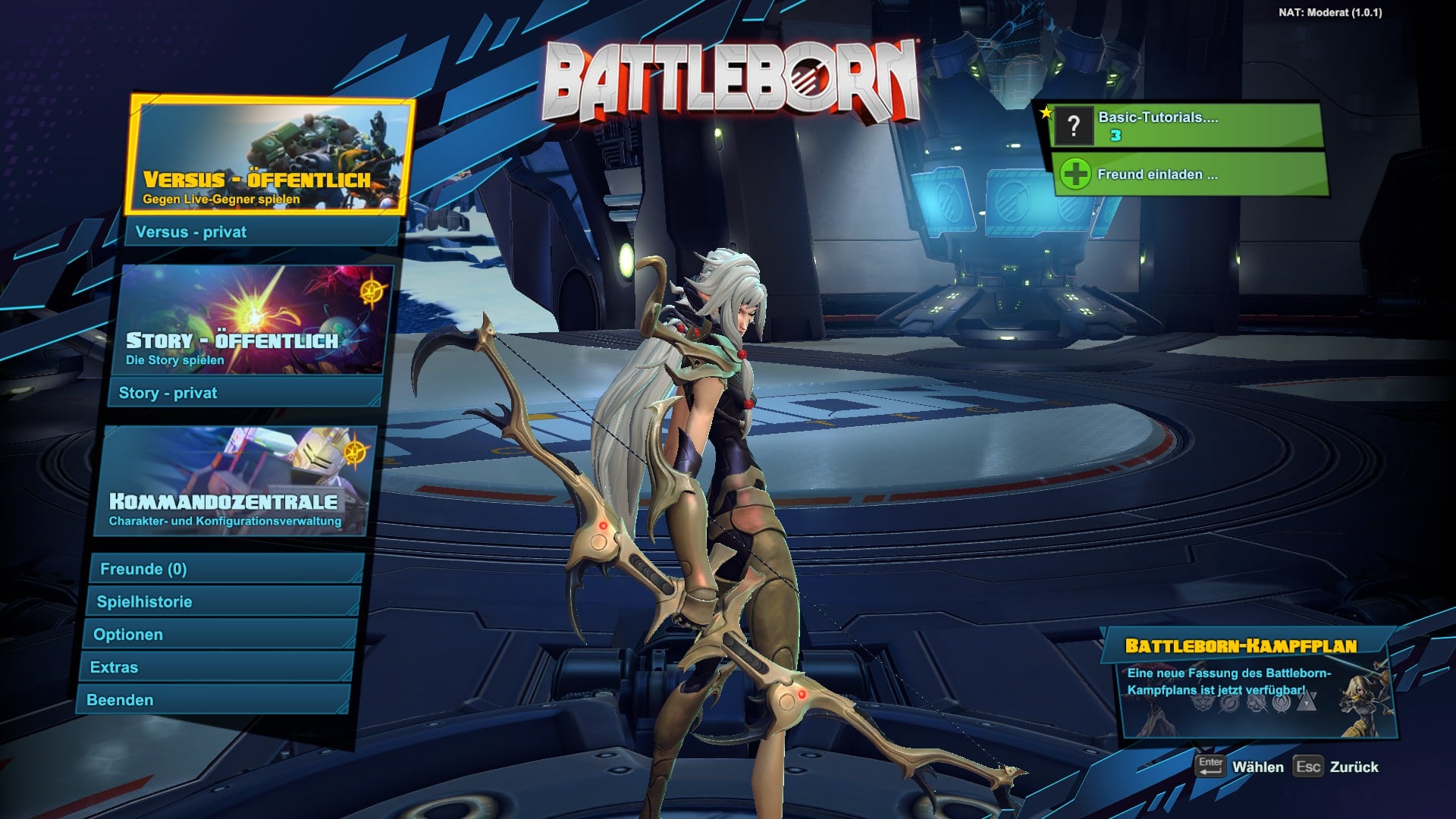The image size is (1456, 819).
Task: Click Freund einladen button
Action: 1189,174
